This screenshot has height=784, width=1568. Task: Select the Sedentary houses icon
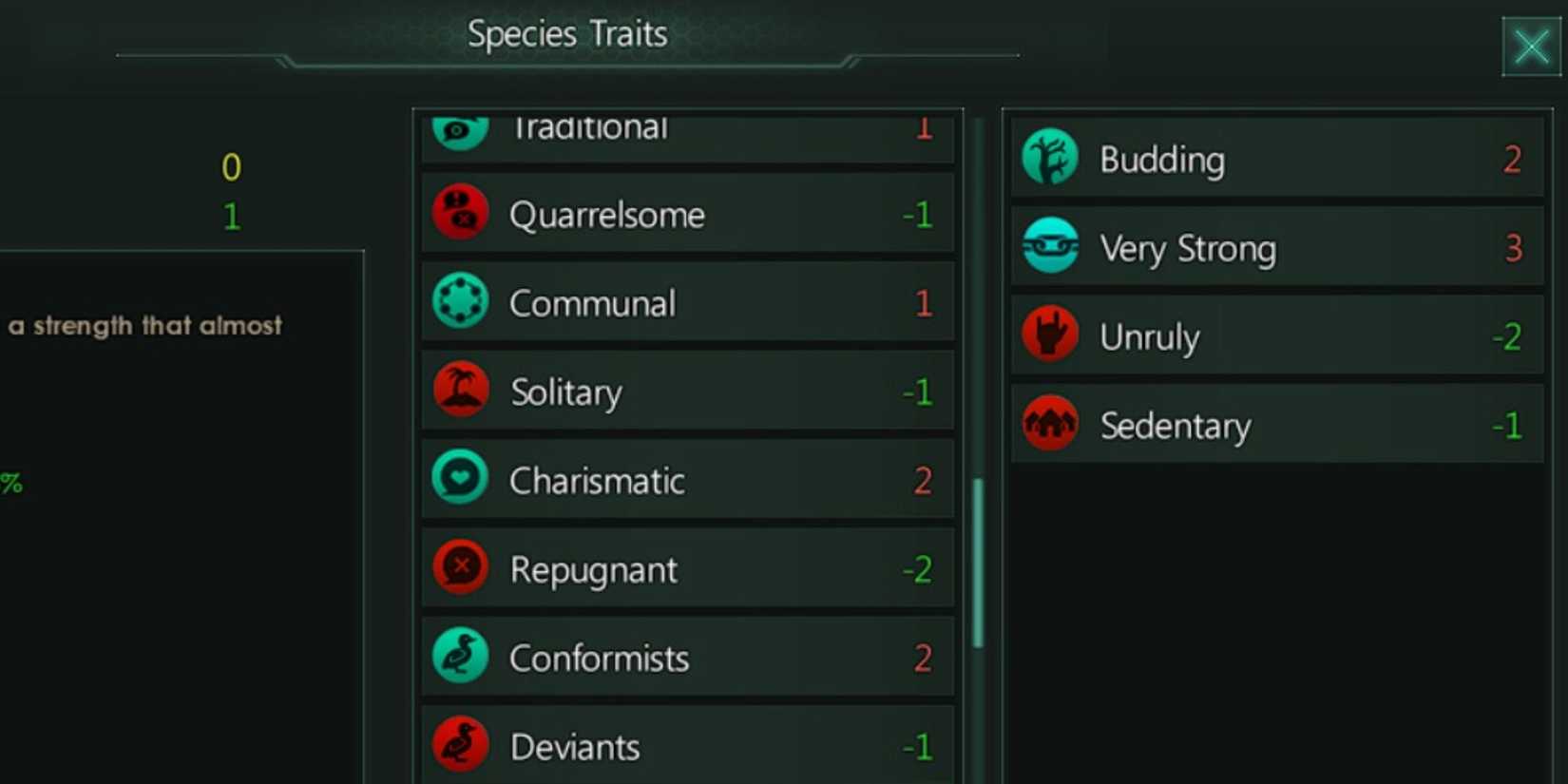(1049, 424)
